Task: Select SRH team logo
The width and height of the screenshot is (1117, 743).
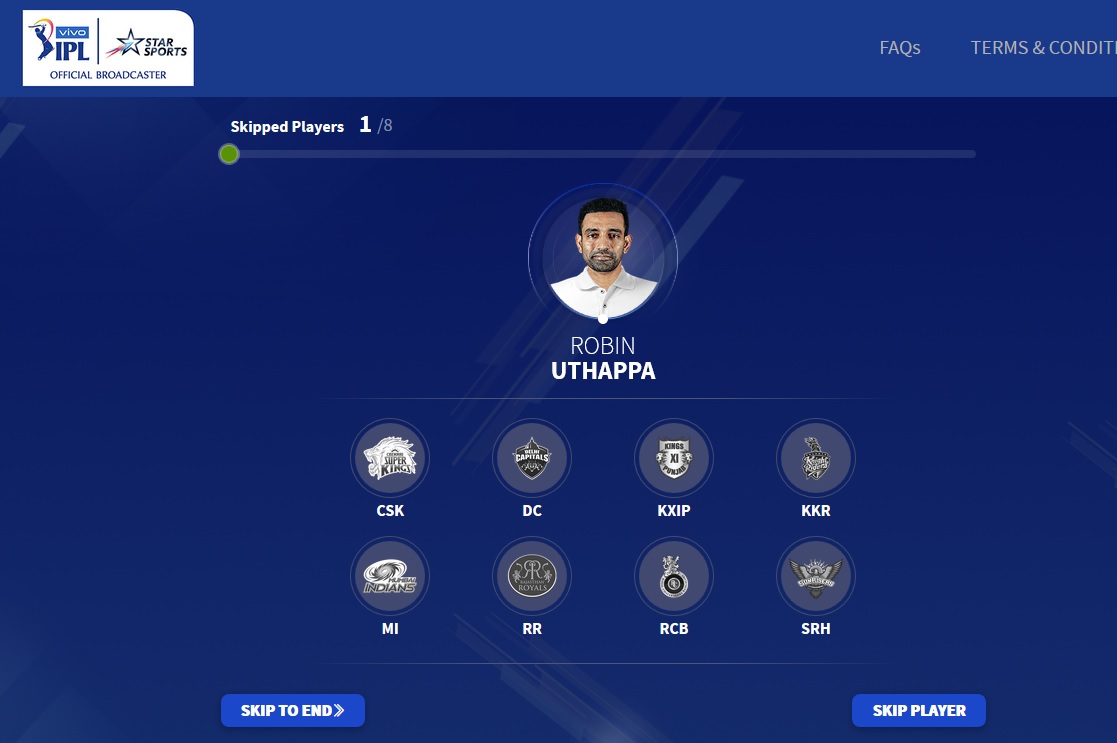Action: click(815, 576)
